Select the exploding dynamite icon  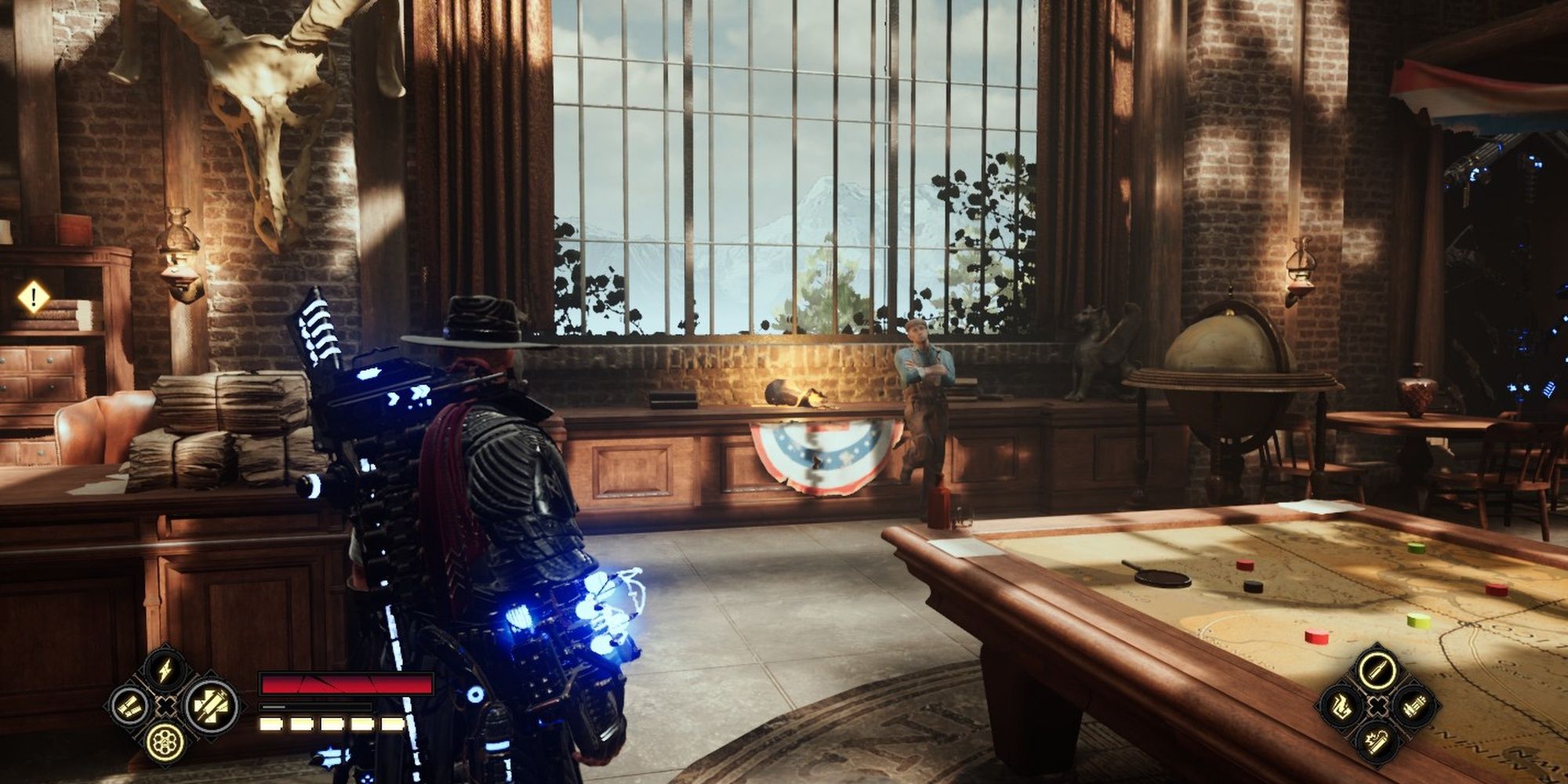pos(1377,739)
